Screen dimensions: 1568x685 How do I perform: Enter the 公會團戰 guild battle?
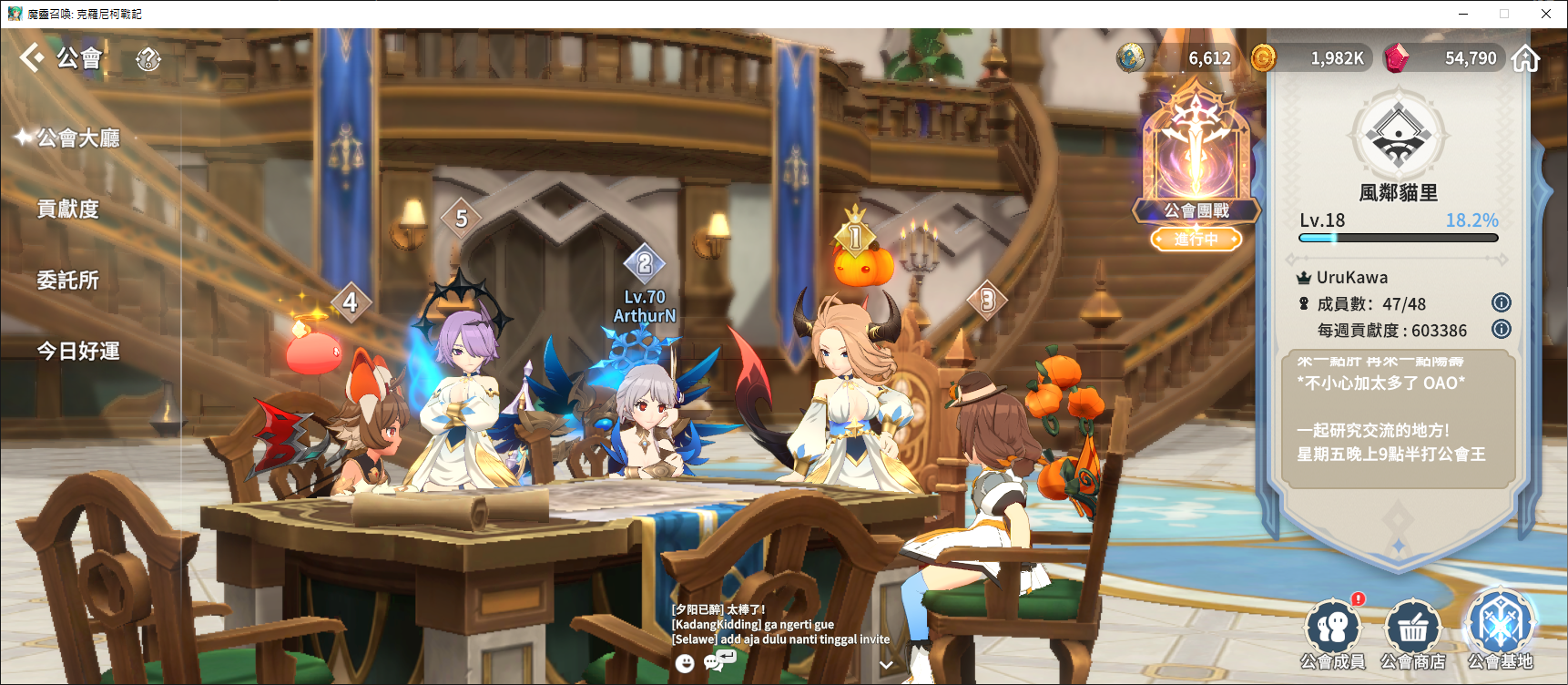[x=1196, y=164]
